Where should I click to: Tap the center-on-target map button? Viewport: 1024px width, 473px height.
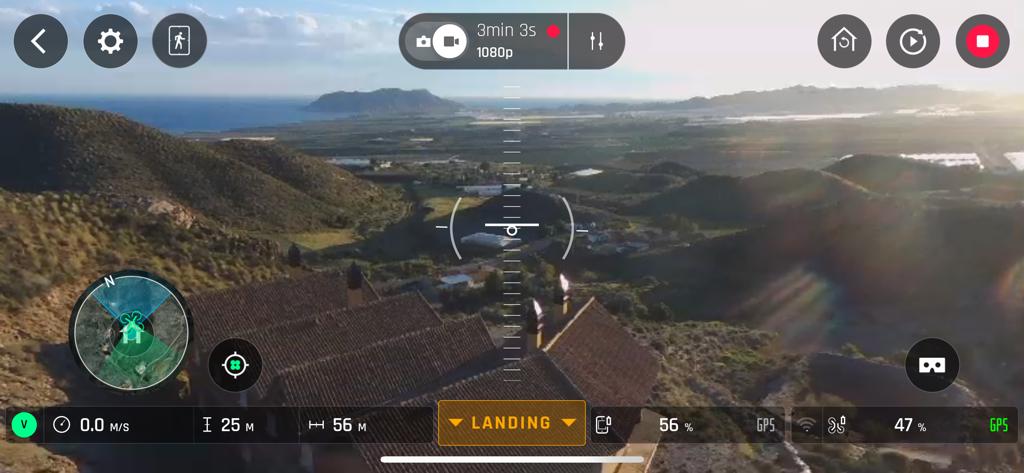[235, 365]
